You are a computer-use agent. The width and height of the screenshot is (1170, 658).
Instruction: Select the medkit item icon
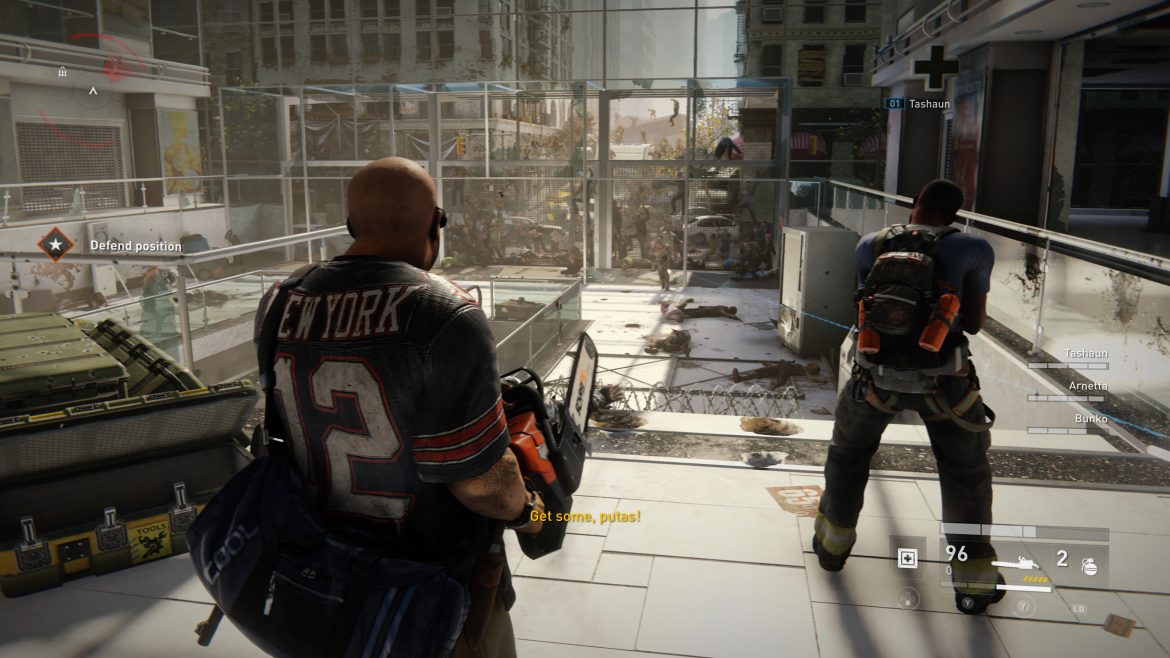click(x=907, y=559)
